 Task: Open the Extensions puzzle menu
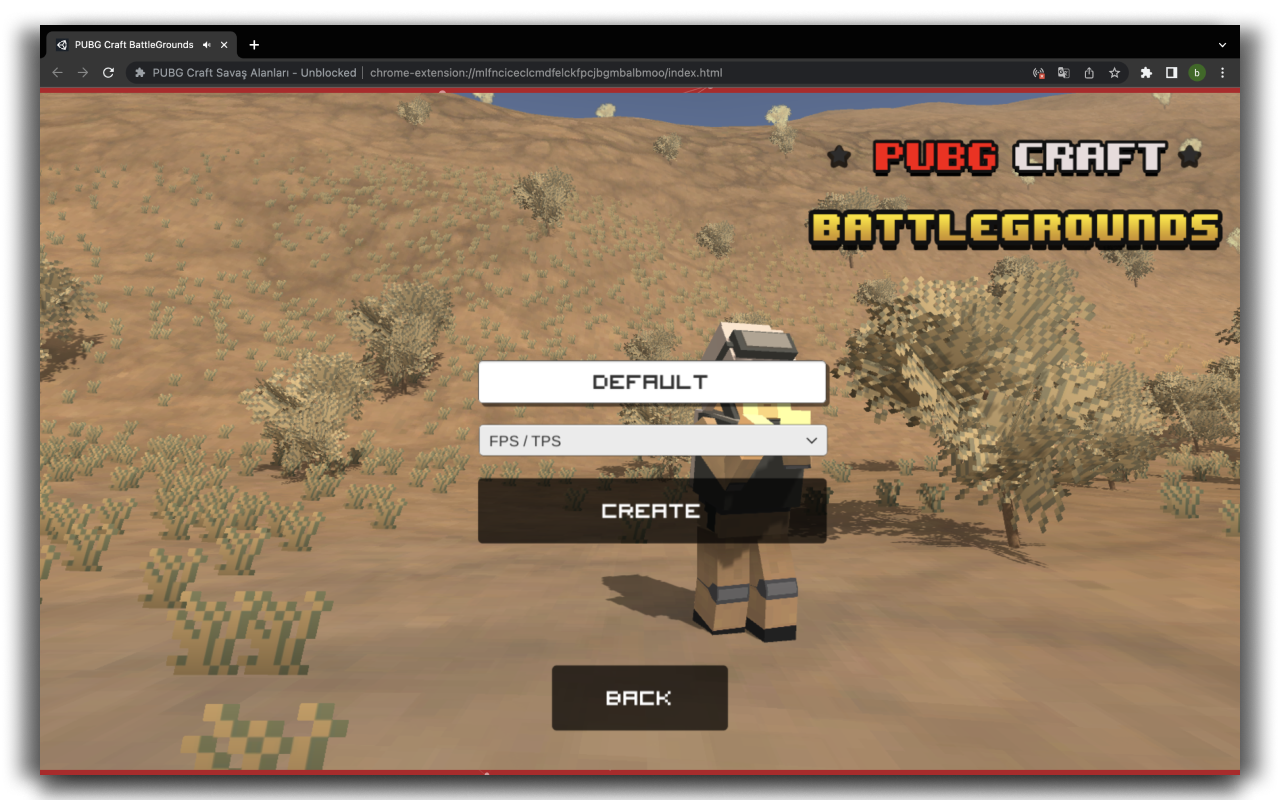[x=1145, y=72]
